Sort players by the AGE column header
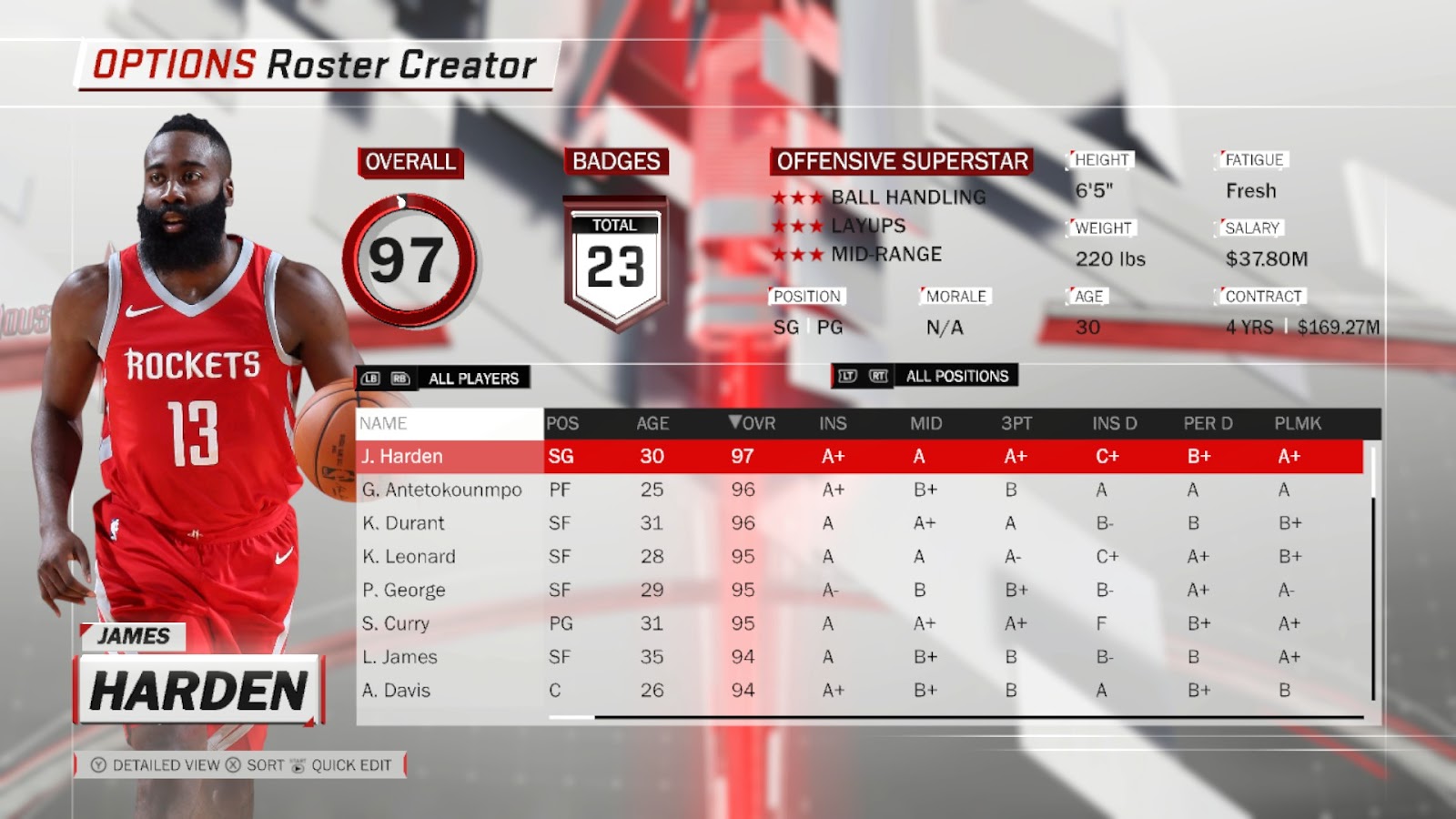The height and width of the screenshot is (819, 1456). [652, 423]
